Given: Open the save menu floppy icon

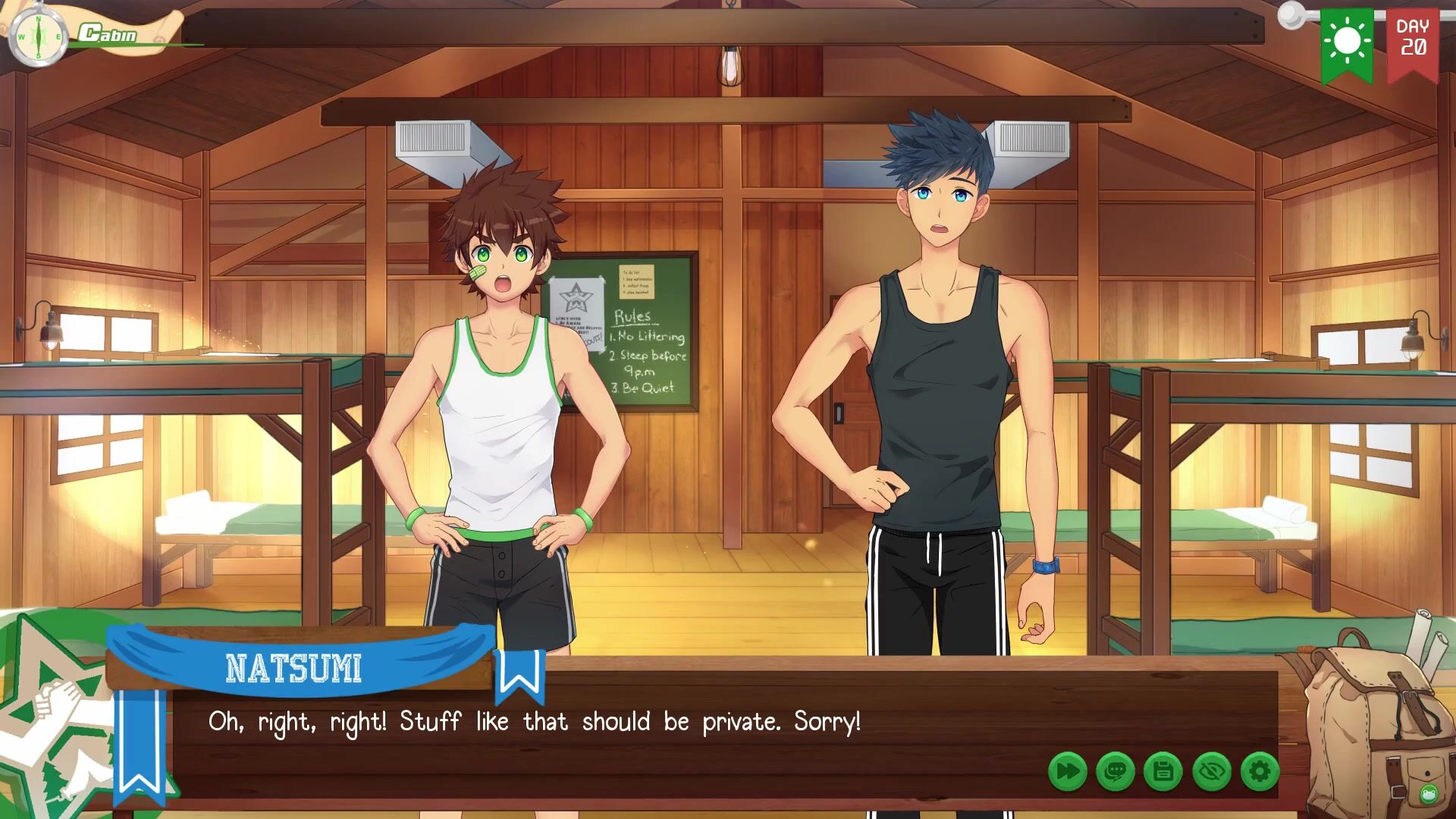Looking at the screenshot, I should click(1163, 772).
